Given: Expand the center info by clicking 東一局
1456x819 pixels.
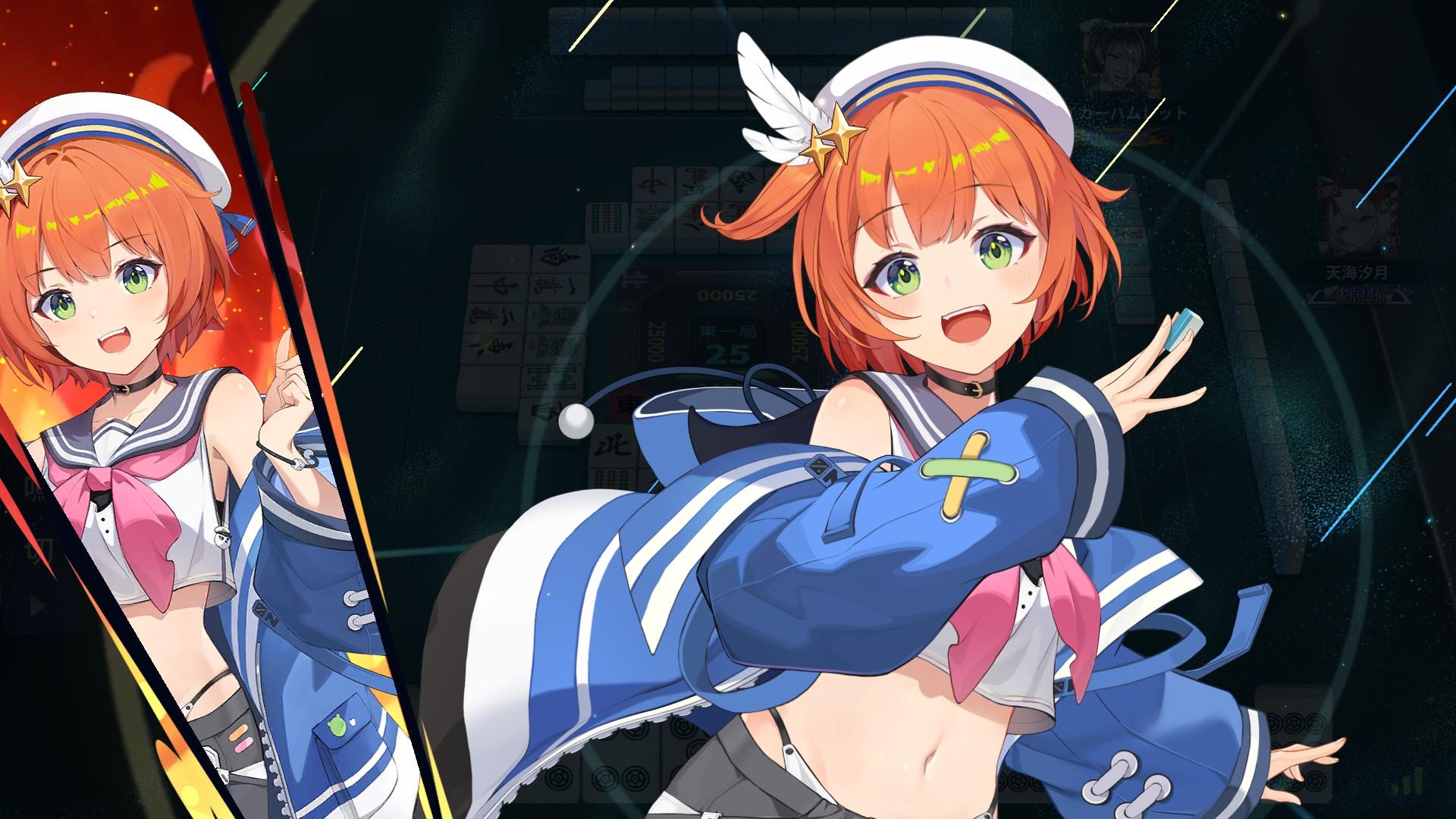Looking at the screenshot, I should [729, 331].
